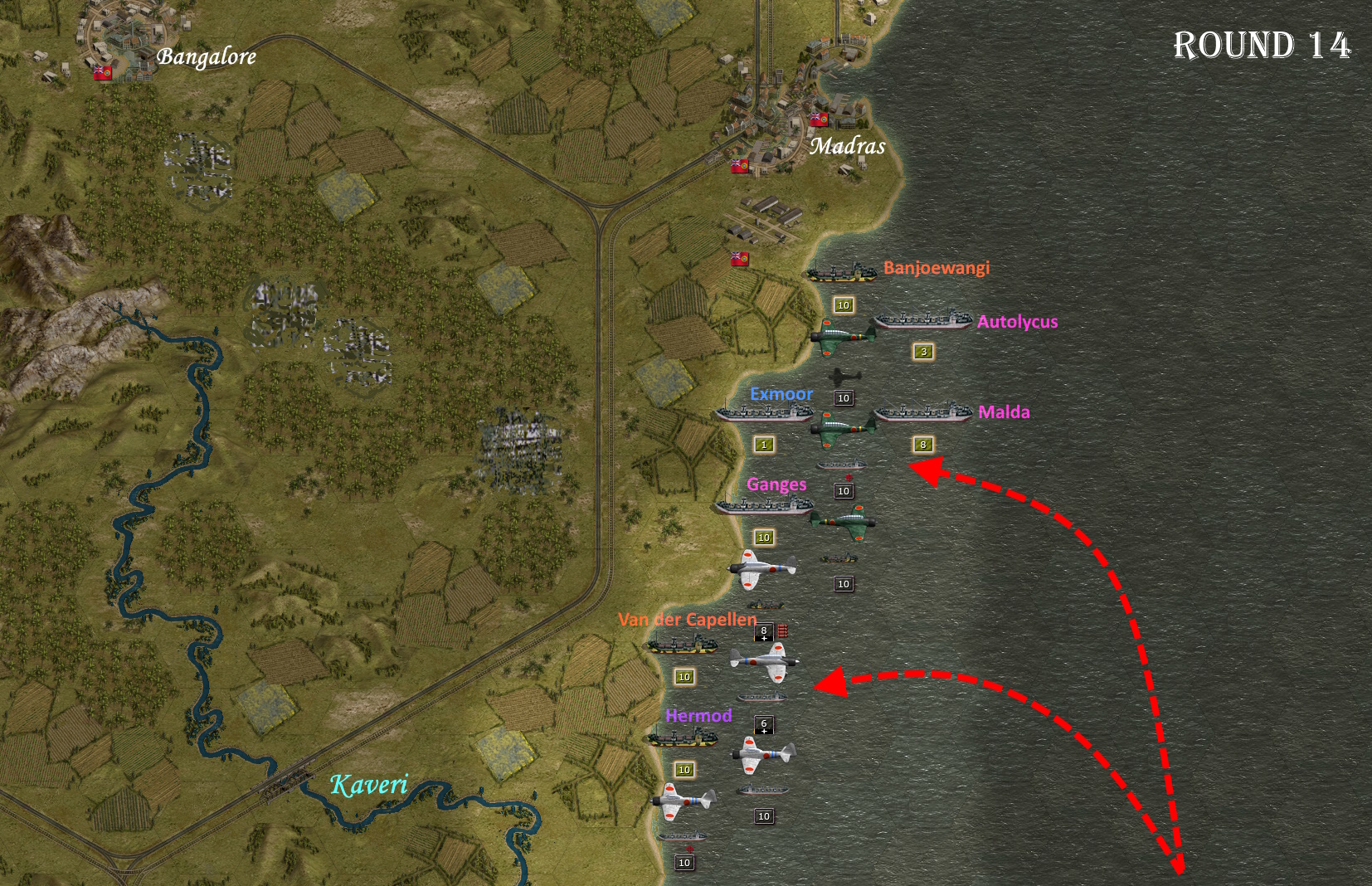Select the Japanese fighter beside Van der Capellen
This screenshot has width=1372, height=886.
pos(762,660)
